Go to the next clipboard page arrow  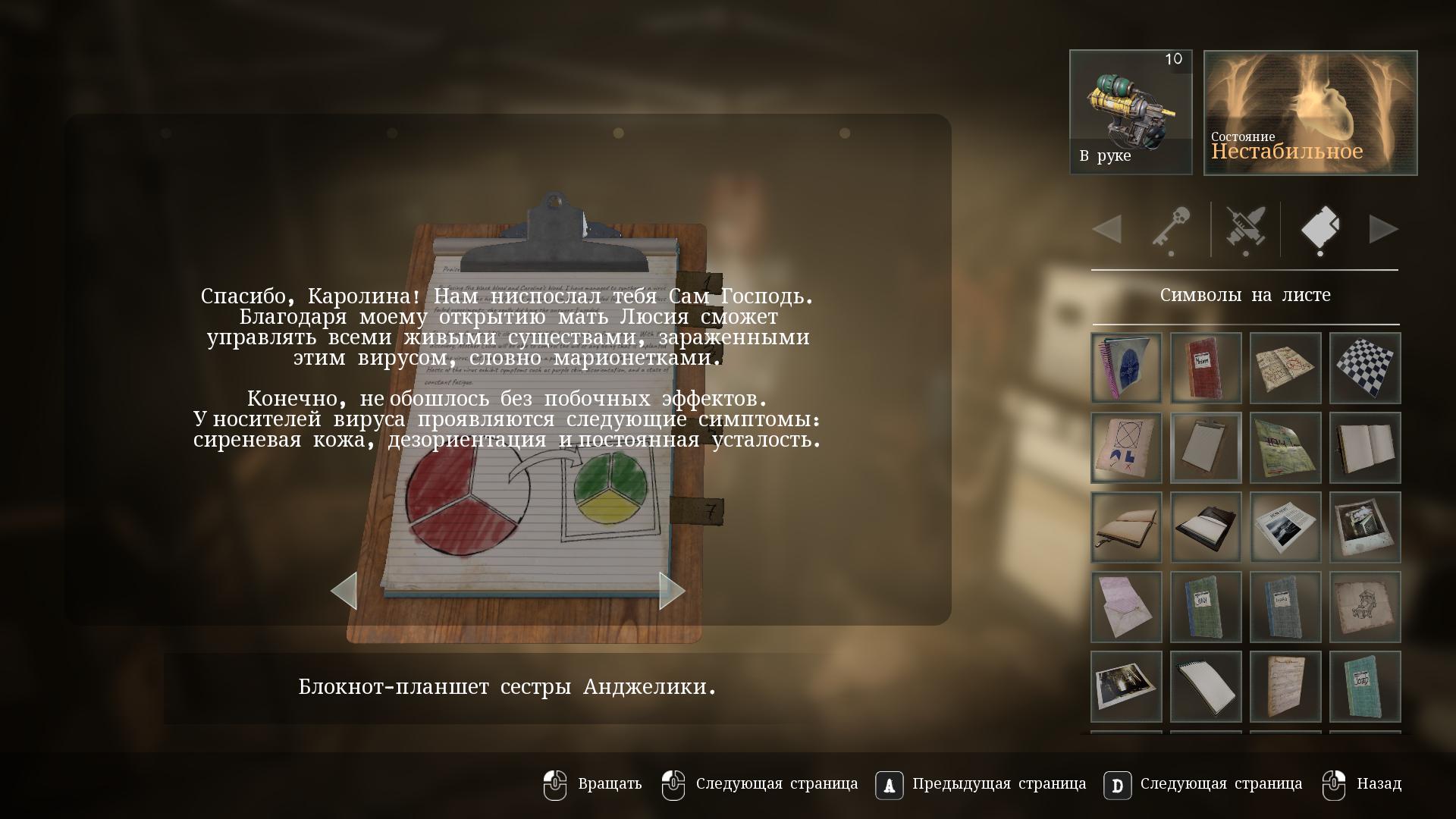click(670, 591)
